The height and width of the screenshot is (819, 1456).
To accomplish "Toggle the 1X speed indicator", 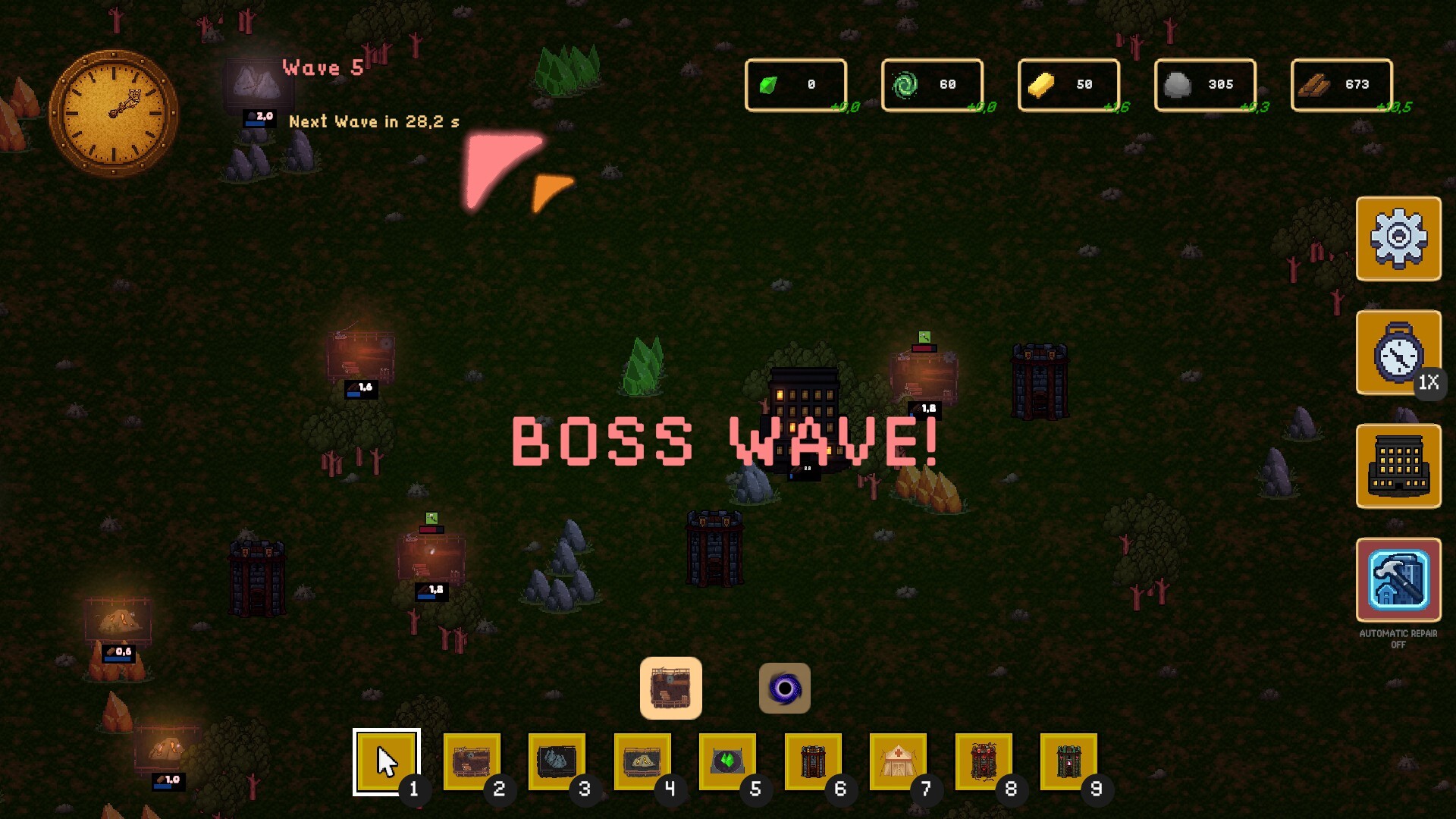I will tap(1428, 384).
